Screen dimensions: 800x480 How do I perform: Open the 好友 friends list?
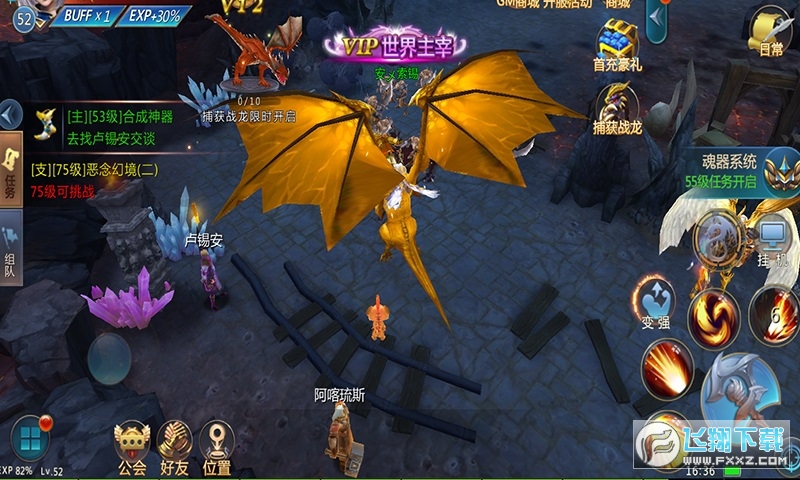click(x=174, y=446)
